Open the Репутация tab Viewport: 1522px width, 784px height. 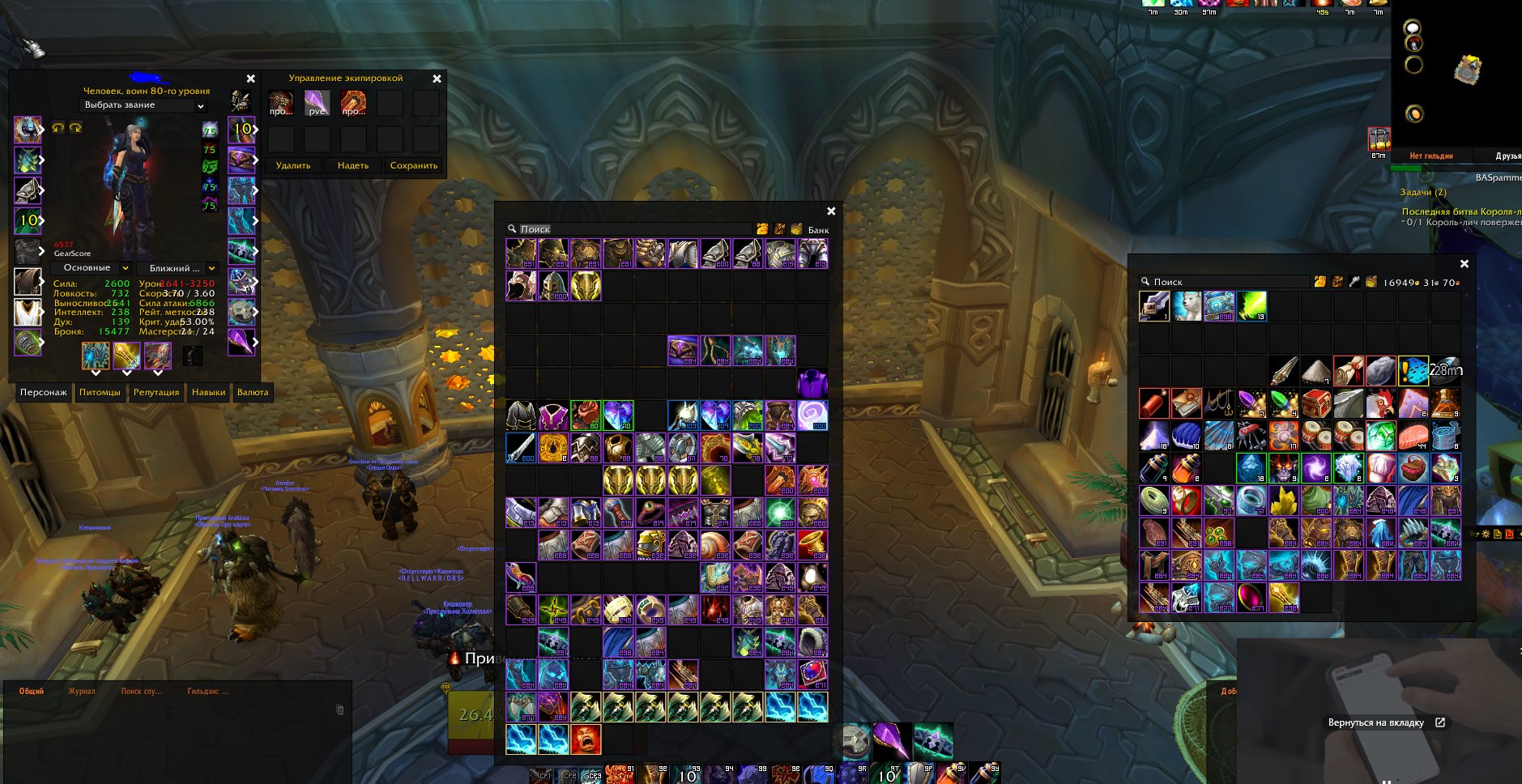[156, 393]
